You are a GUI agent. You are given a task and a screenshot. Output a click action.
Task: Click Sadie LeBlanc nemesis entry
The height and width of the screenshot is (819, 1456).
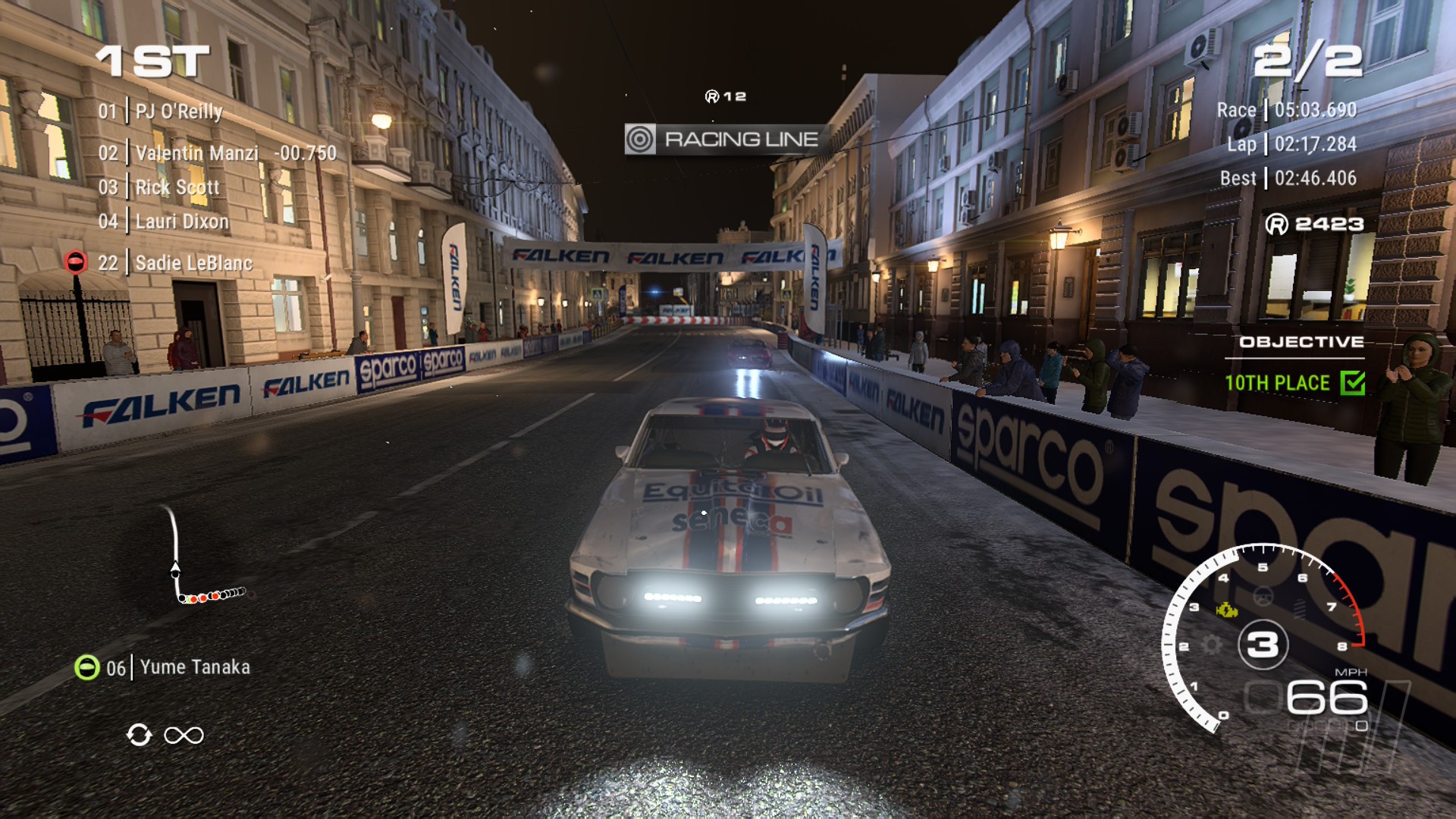click(193, 264)
